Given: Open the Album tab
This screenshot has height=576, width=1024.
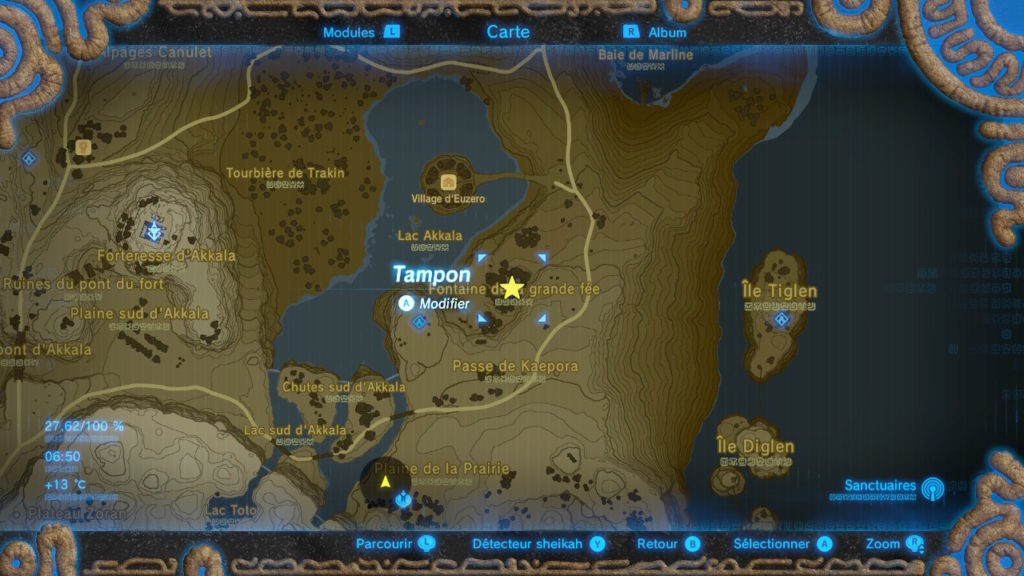Looking at the screenshot, I should [x=656, y=32].
